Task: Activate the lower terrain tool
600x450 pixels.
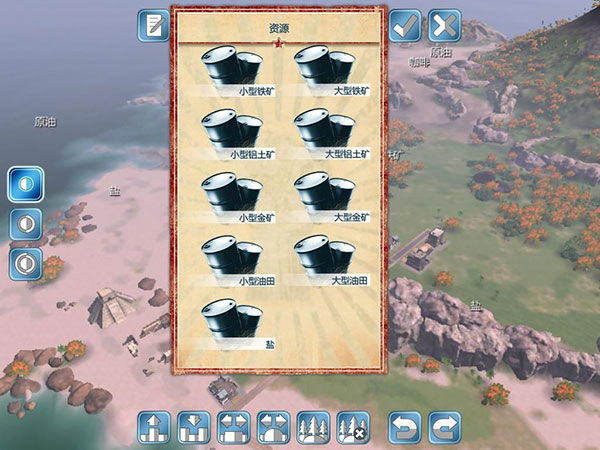Action: pyautogui.click(x=193, y=427)
